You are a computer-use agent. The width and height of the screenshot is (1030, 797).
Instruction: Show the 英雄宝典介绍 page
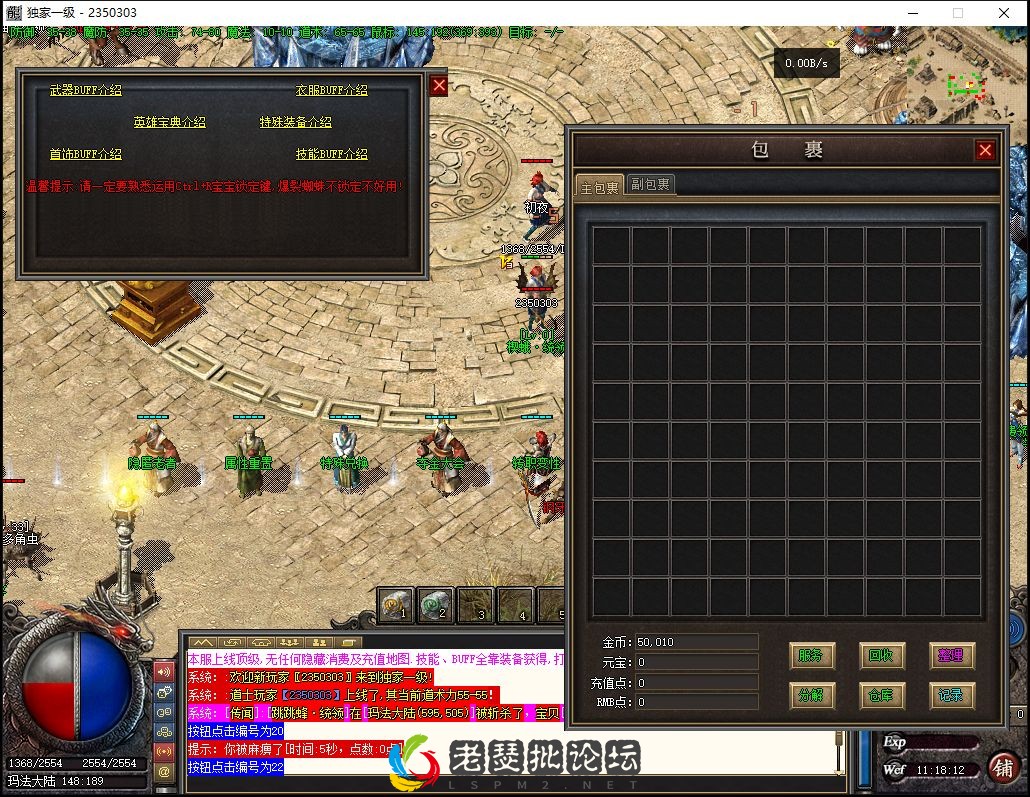(x=169, y=122)
